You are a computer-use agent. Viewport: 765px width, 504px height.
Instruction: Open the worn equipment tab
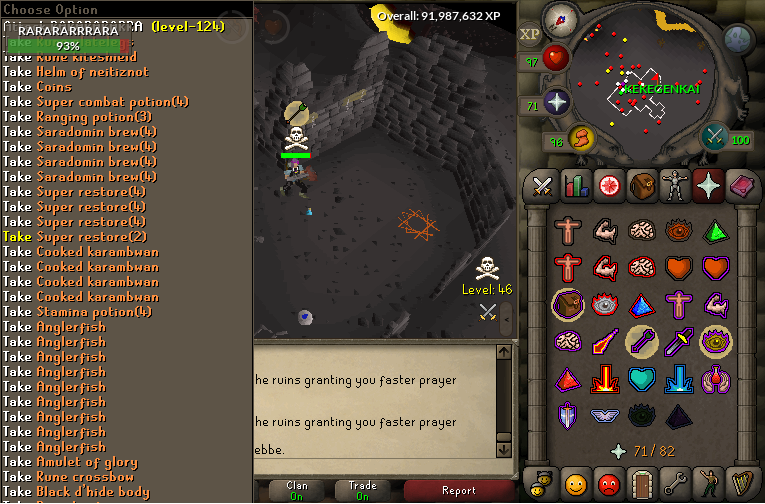point(674,186)
